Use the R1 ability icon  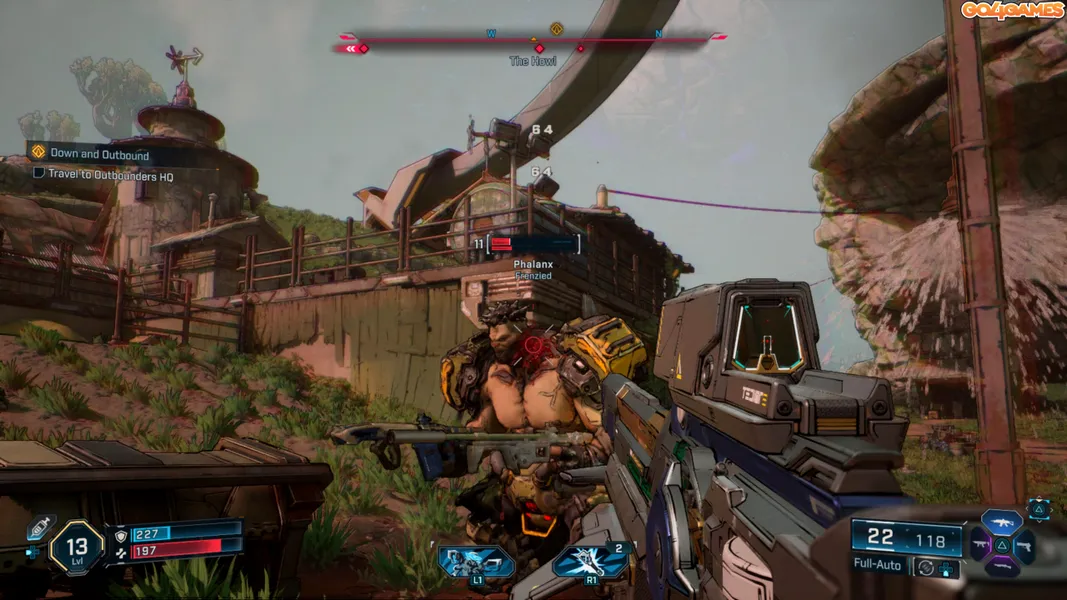tap(591, 561)
